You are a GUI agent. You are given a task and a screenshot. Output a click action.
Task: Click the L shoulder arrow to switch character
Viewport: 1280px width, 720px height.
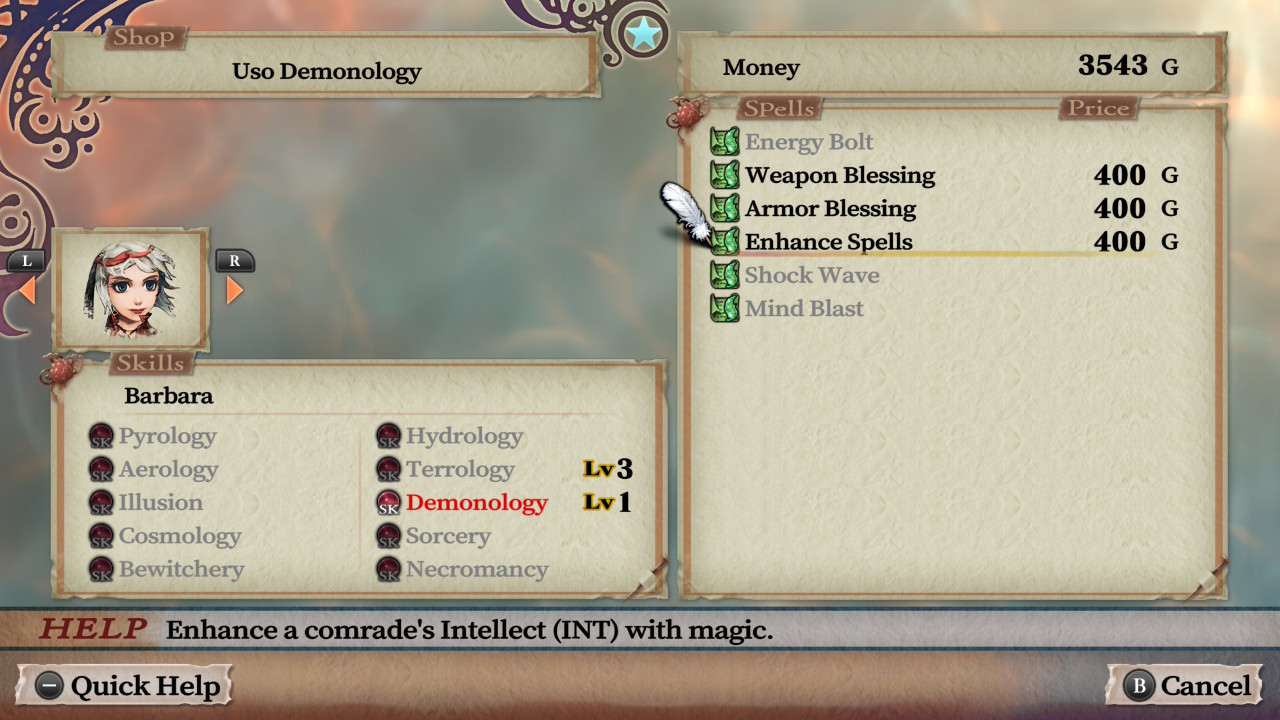[25, 262]
